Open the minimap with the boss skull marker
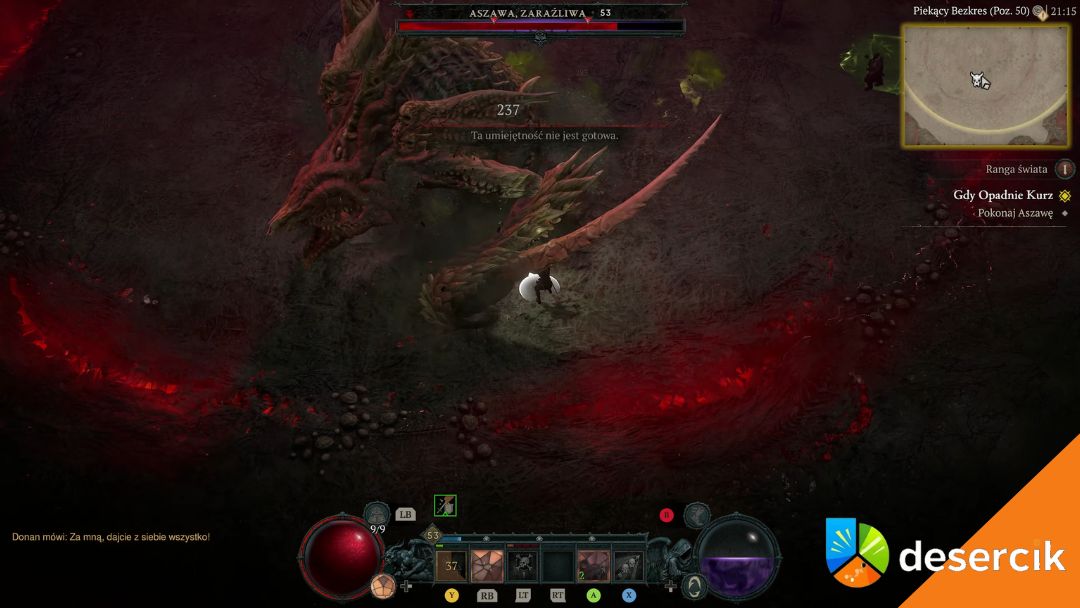The image size is (1080, 608). [985, 86]
